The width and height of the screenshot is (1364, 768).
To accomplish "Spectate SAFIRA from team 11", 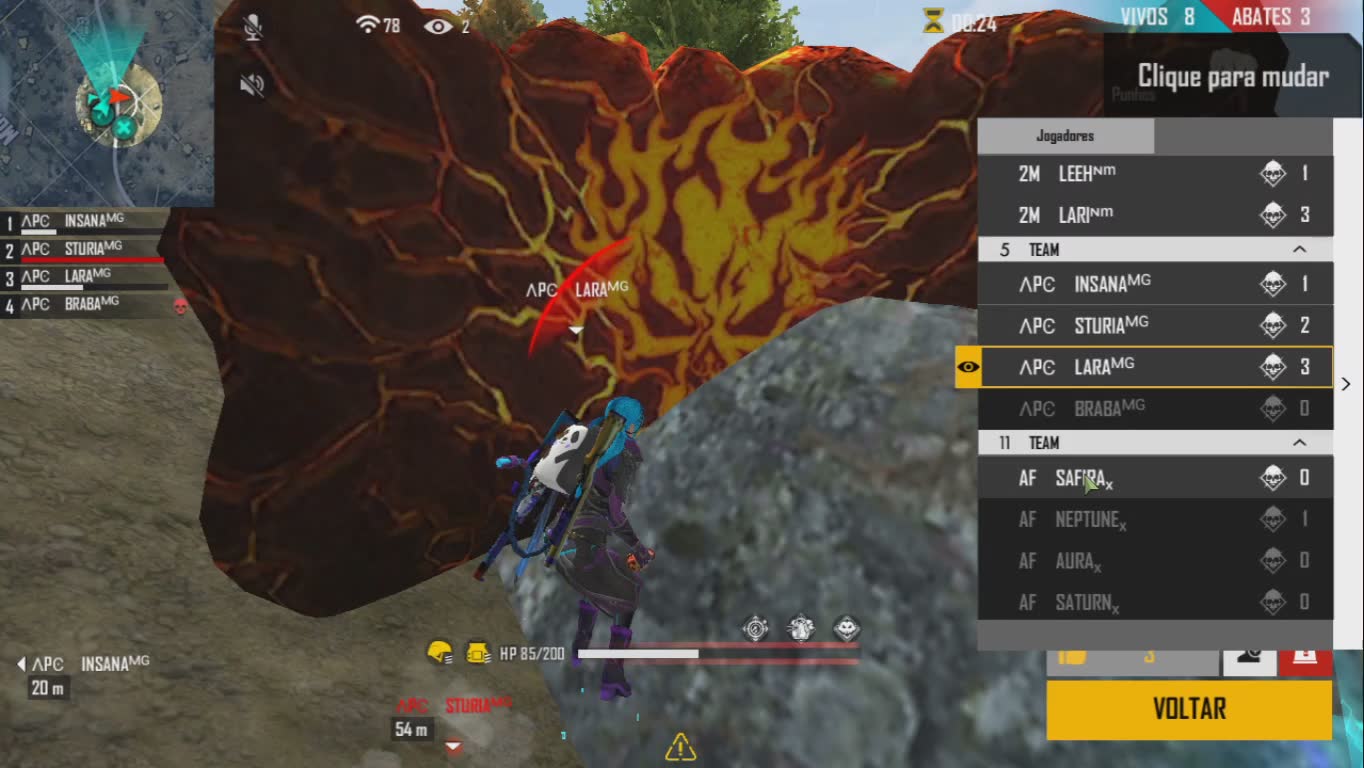I will pyautogui.click(x=1154, y=478).
